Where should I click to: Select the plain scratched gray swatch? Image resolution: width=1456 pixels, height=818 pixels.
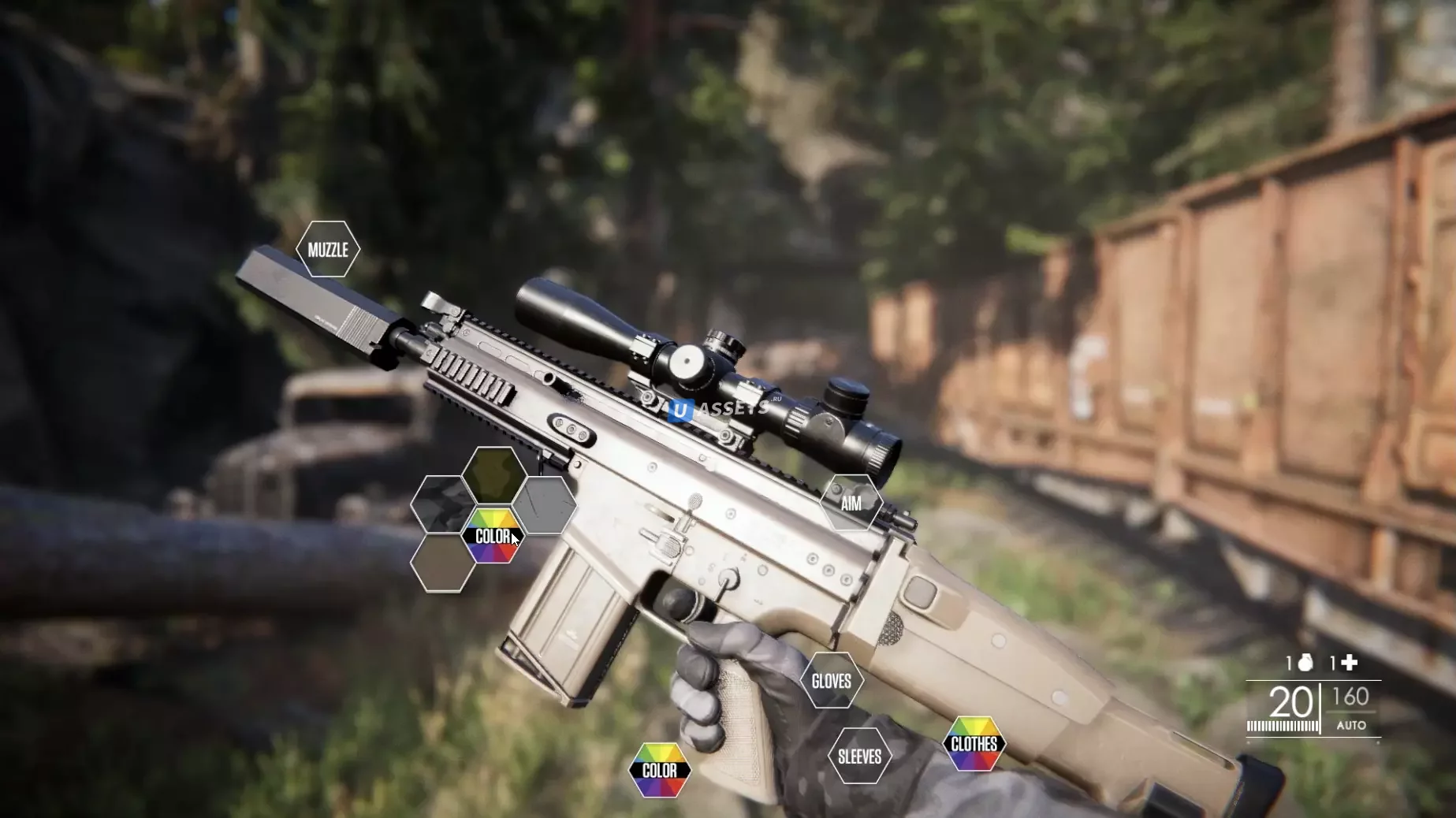546,504
